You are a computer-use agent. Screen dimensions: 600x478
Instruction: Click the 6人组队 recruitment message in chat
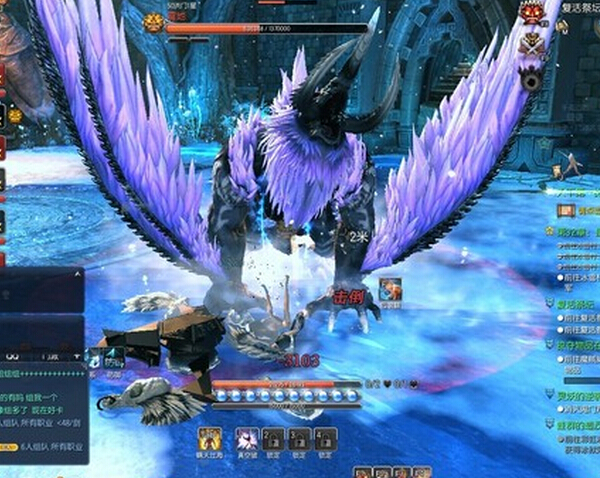coord(52,446)
